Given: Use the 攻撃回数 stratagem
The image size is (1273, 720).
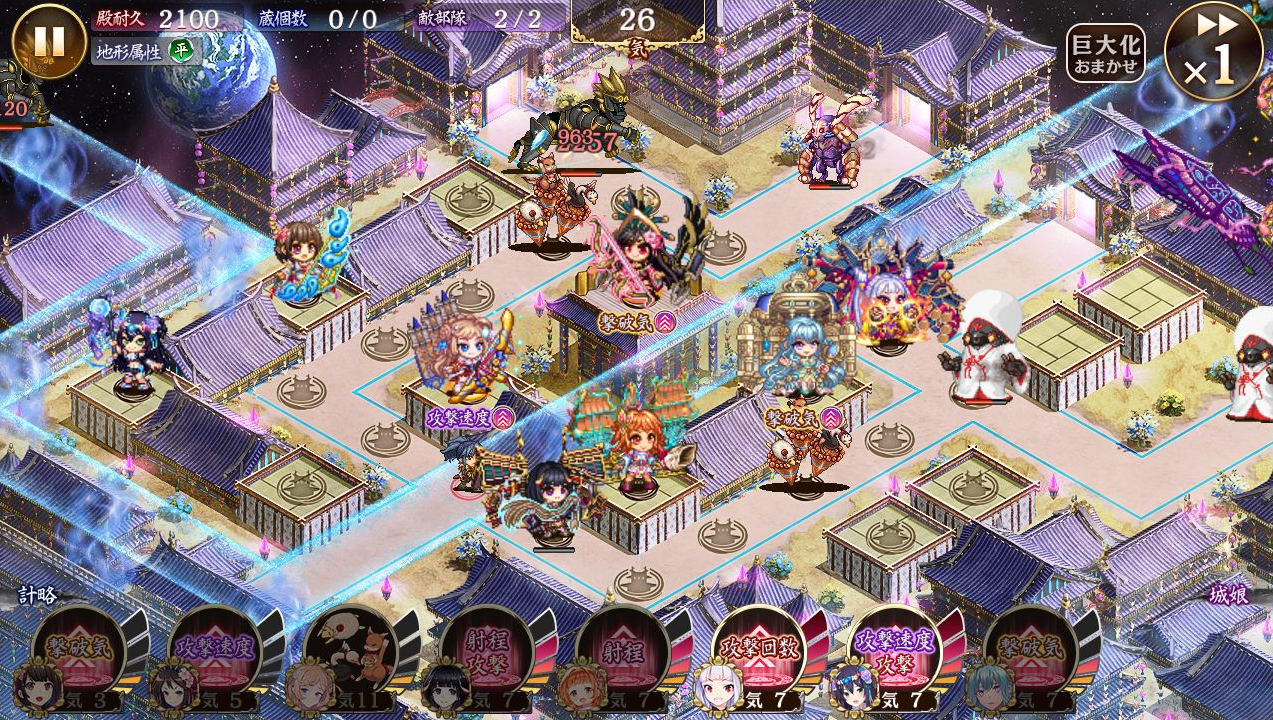Looking at the screenshot, I should point(758,653).
